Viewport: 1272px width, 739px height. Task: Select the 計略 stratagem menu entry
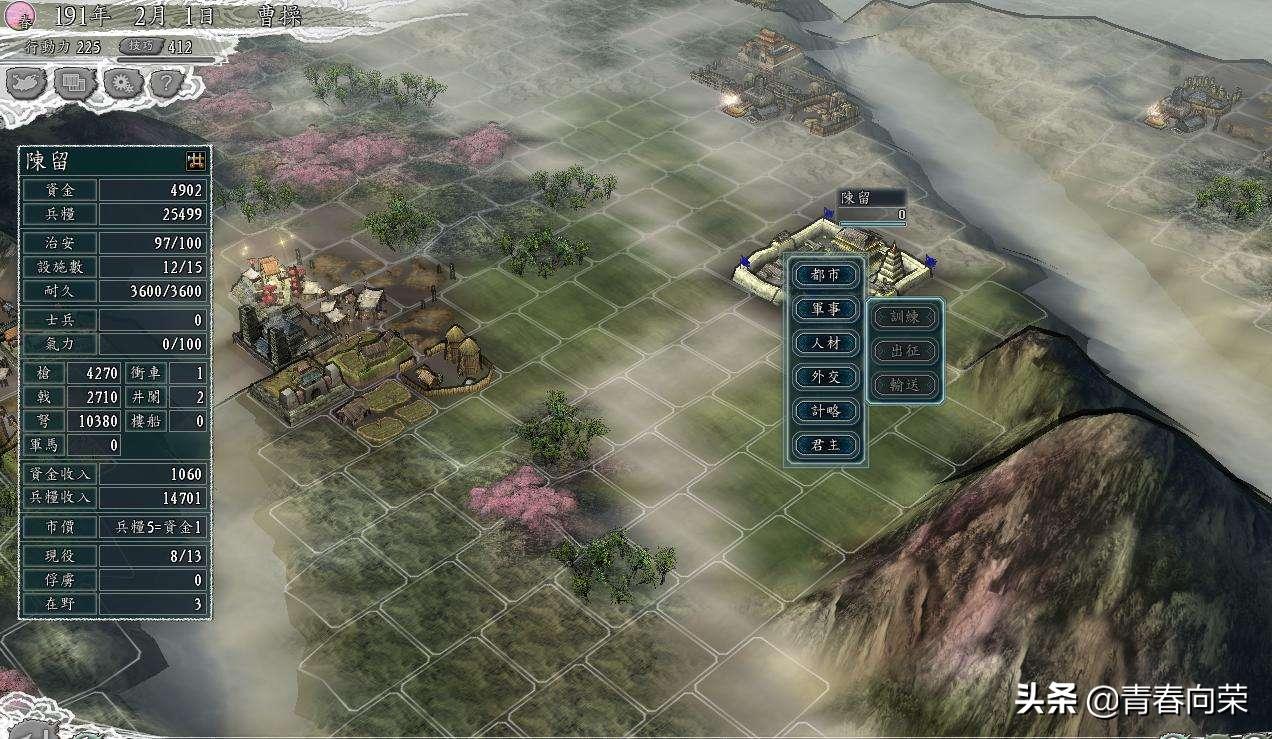(x=826, y=411)
